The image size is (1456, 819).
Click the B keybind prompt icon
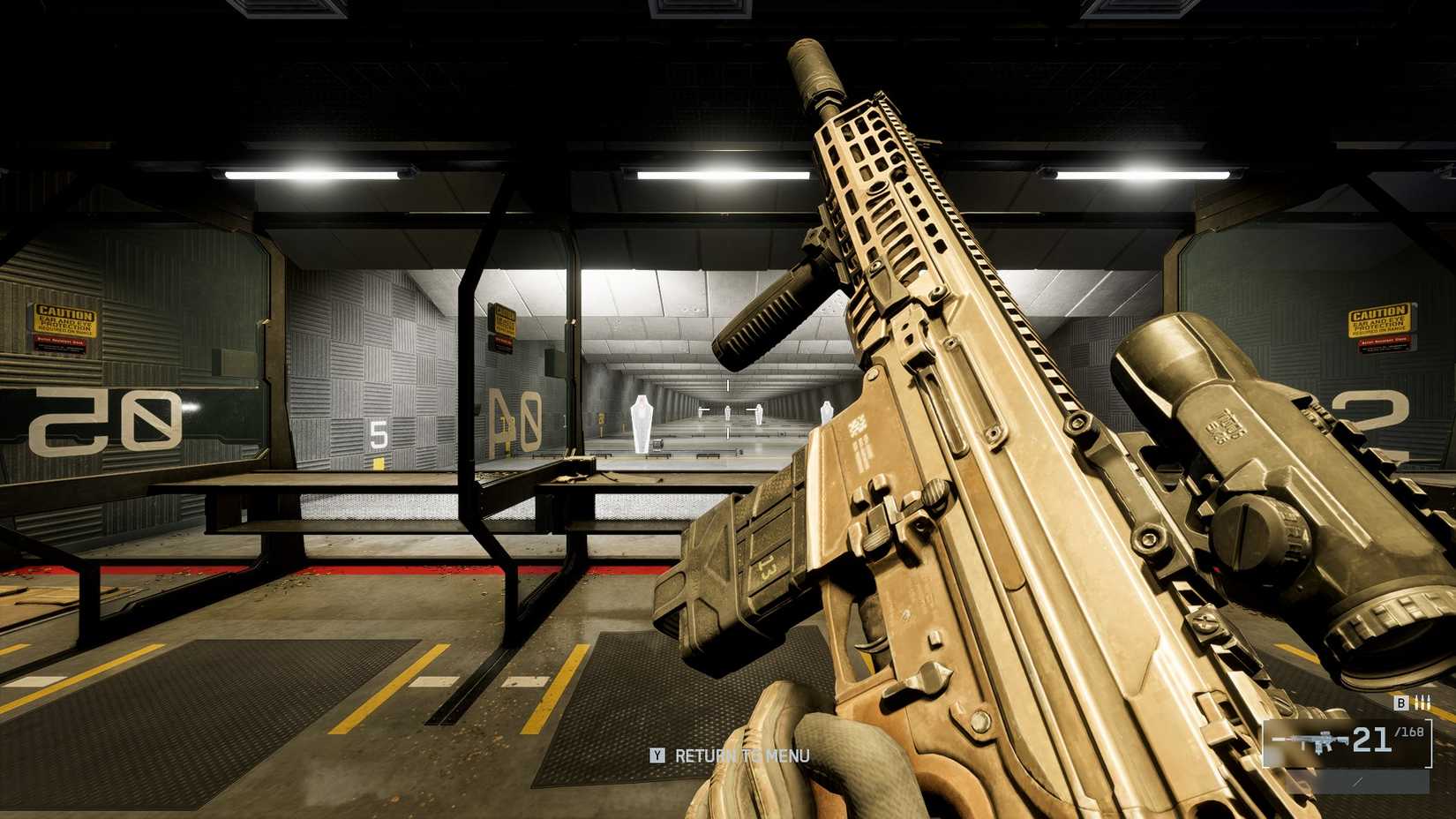[x=1400, y=703]
